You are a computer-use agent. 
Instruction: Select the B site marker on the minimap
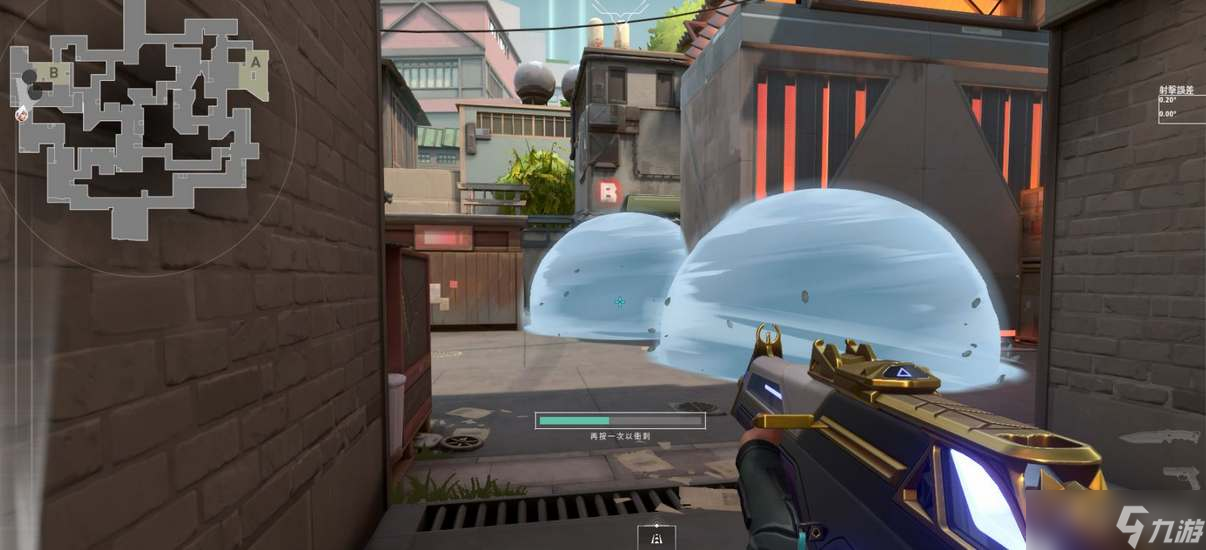(52, 71)
